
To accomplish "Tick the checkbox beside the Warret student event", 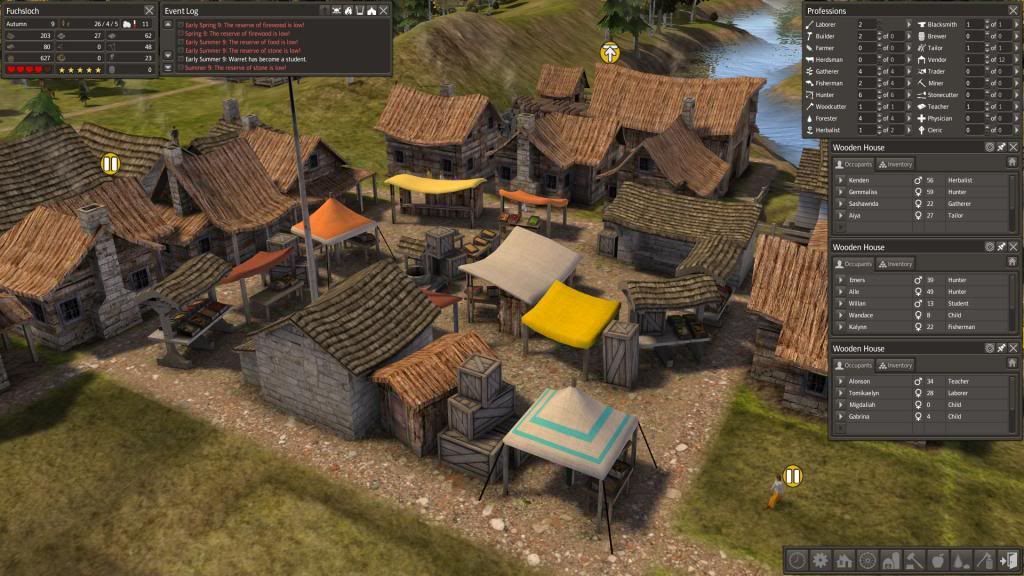I will (180, 59).
